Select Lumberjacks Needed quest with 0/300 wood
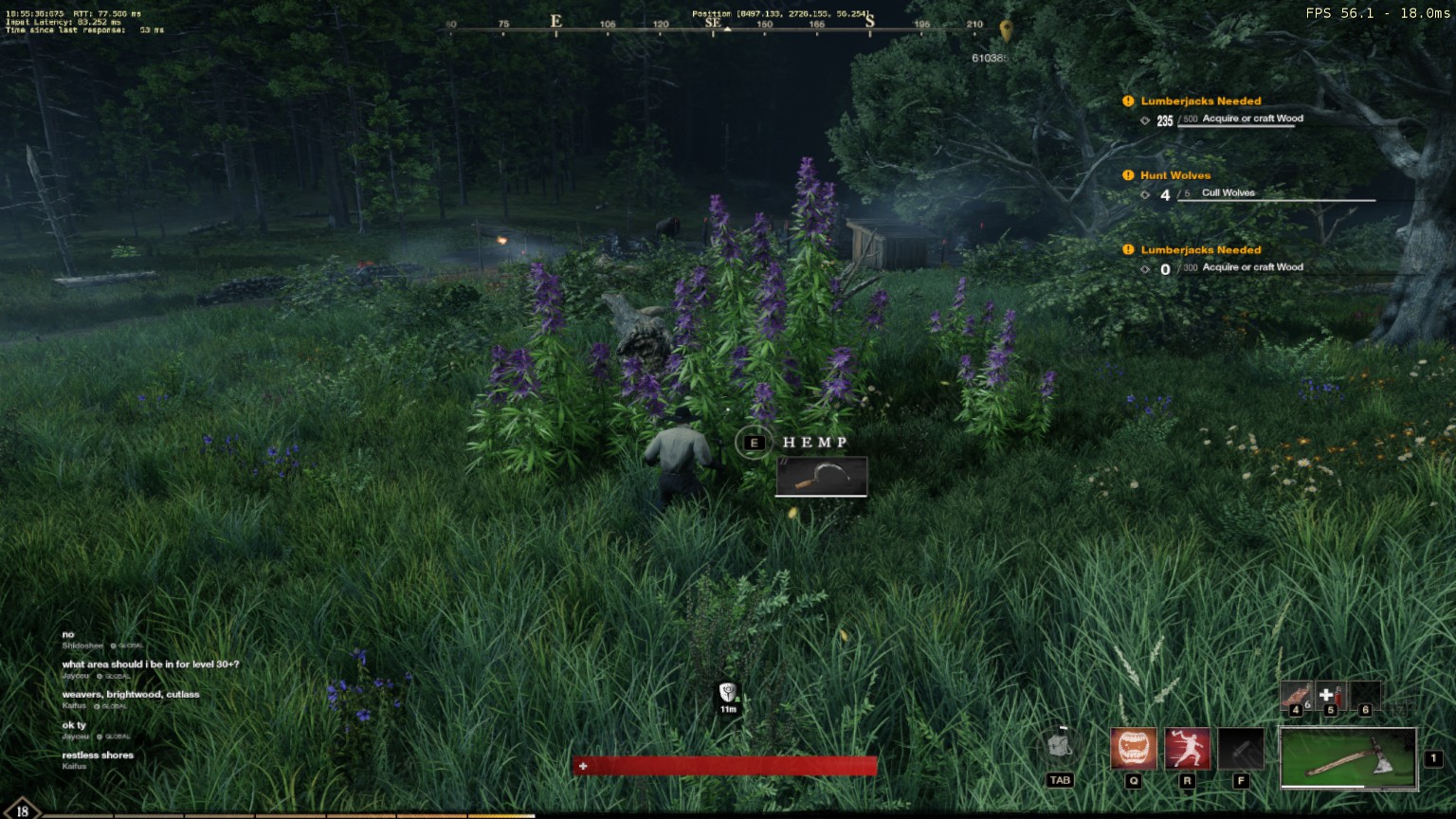Screen dimensions: 1456x819 point(1200,250)
